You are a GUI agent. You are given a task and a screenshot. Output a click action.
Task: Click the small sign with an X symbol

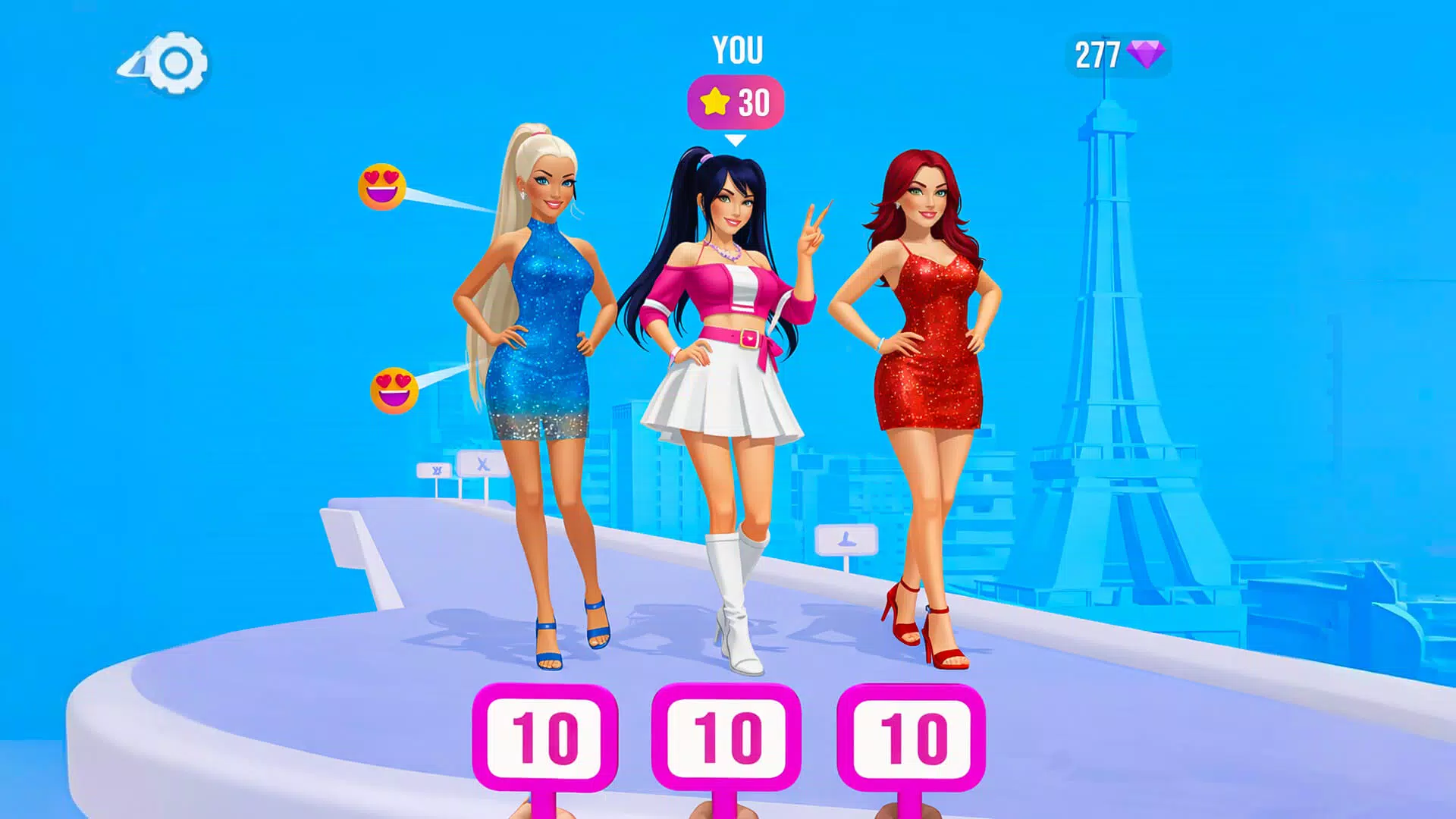click(485, 466)
